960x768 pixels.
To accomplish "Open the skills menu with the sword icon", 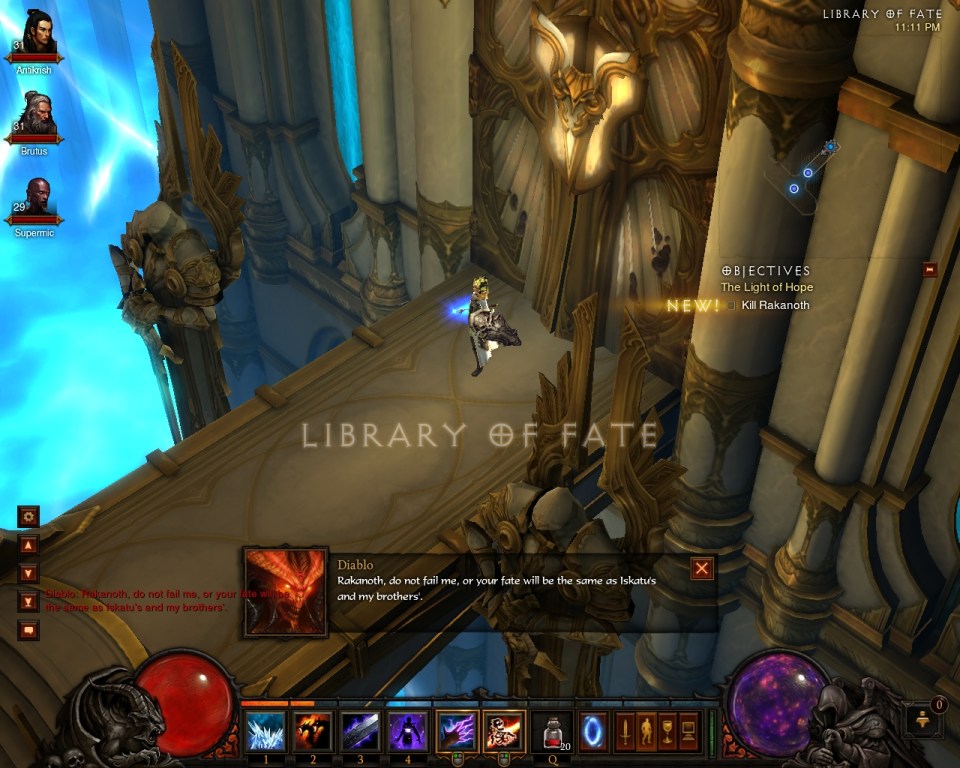I will tap(625, 731).
